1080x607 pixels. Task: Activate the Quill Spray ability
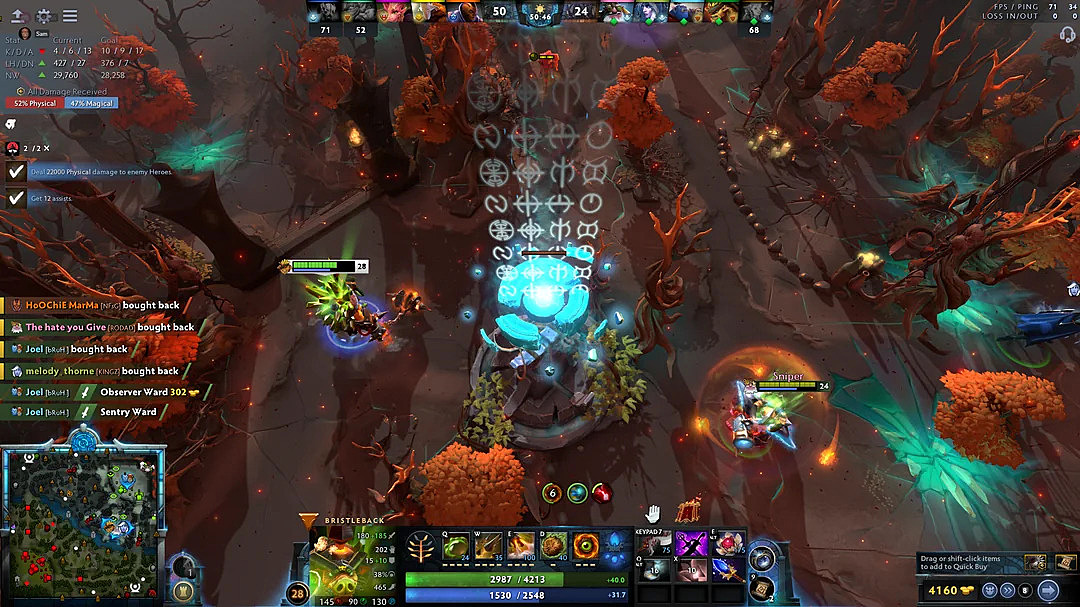tap(488, 546)
